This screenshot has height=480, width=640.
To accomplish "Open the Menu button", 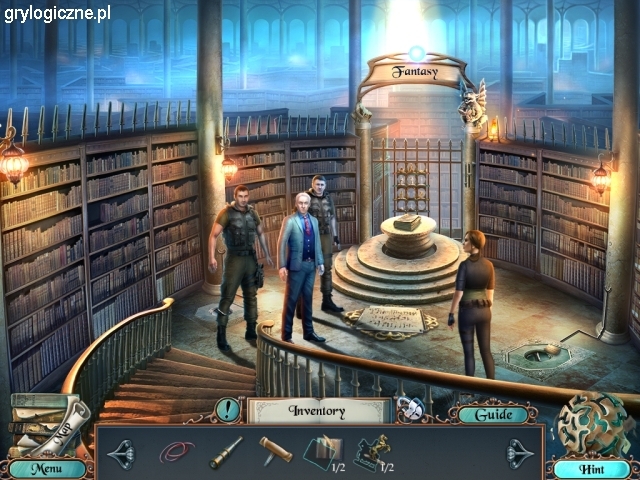I will click(x=42, y=468).
